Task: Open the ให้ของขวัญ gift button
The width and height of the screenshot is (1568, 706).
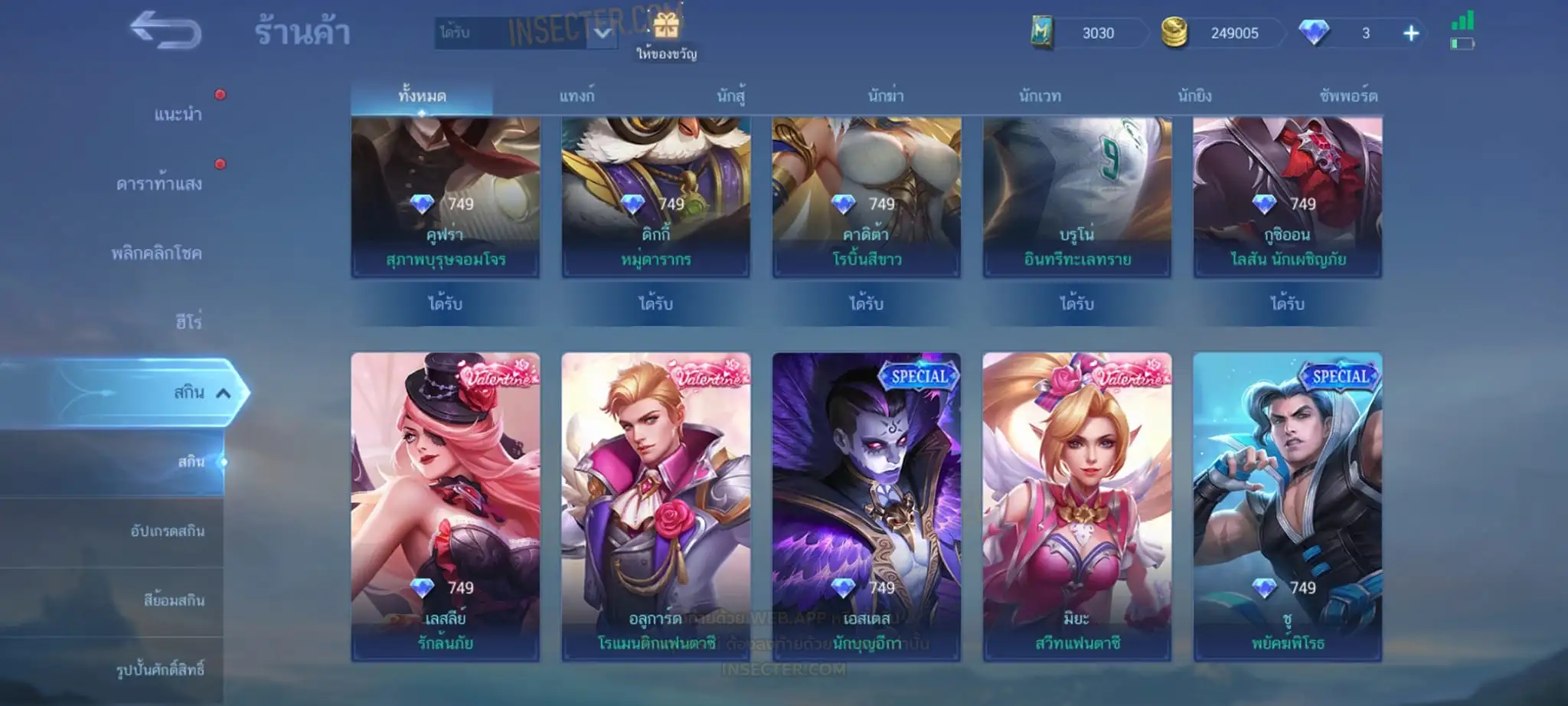Action: click(666, 36)
